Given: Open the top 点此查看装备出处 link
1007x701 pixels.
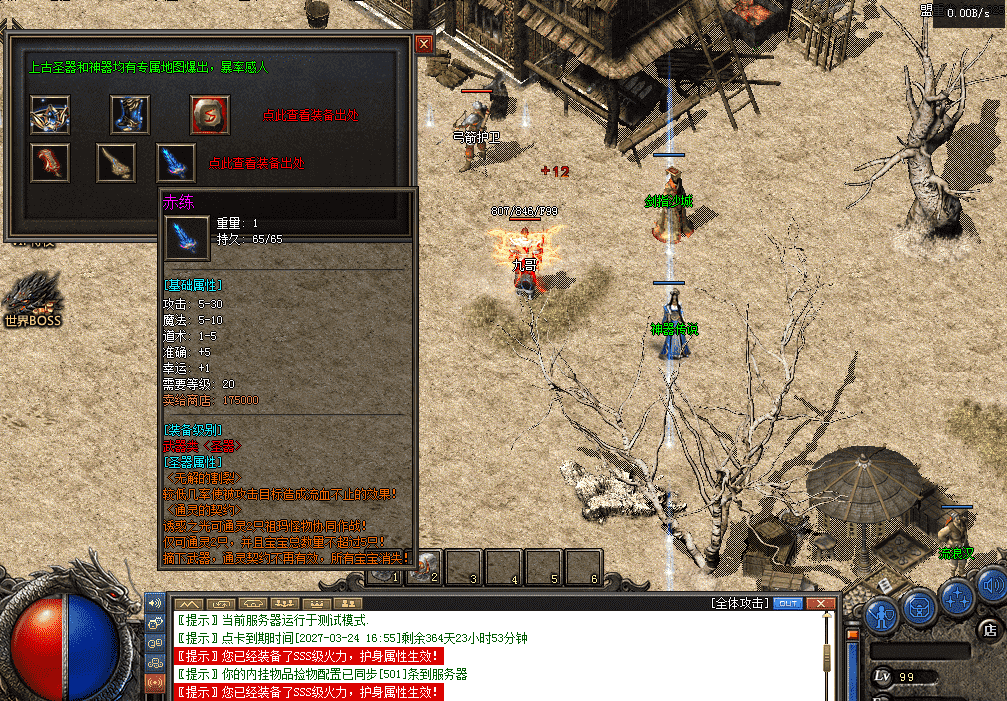Looking at the screenshot, I should point(310,116).
